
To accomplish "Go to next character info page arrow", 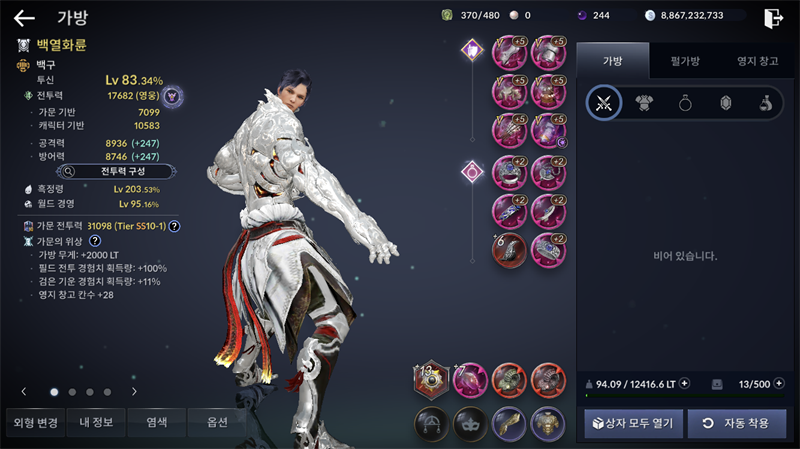I will (x=134, y=392).
